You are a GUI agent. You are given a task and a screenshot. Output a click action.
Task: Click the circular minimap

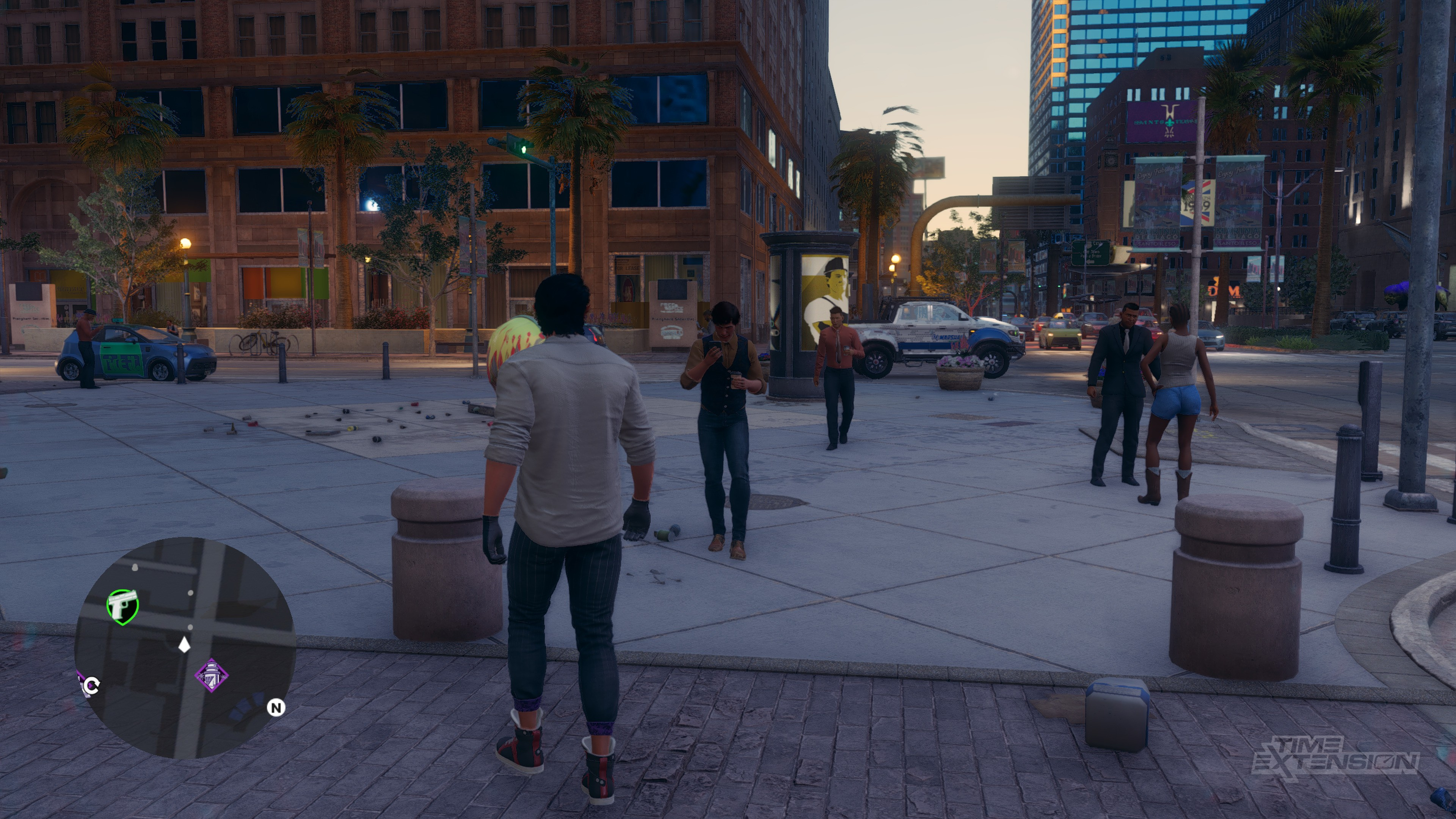(185, 648)
